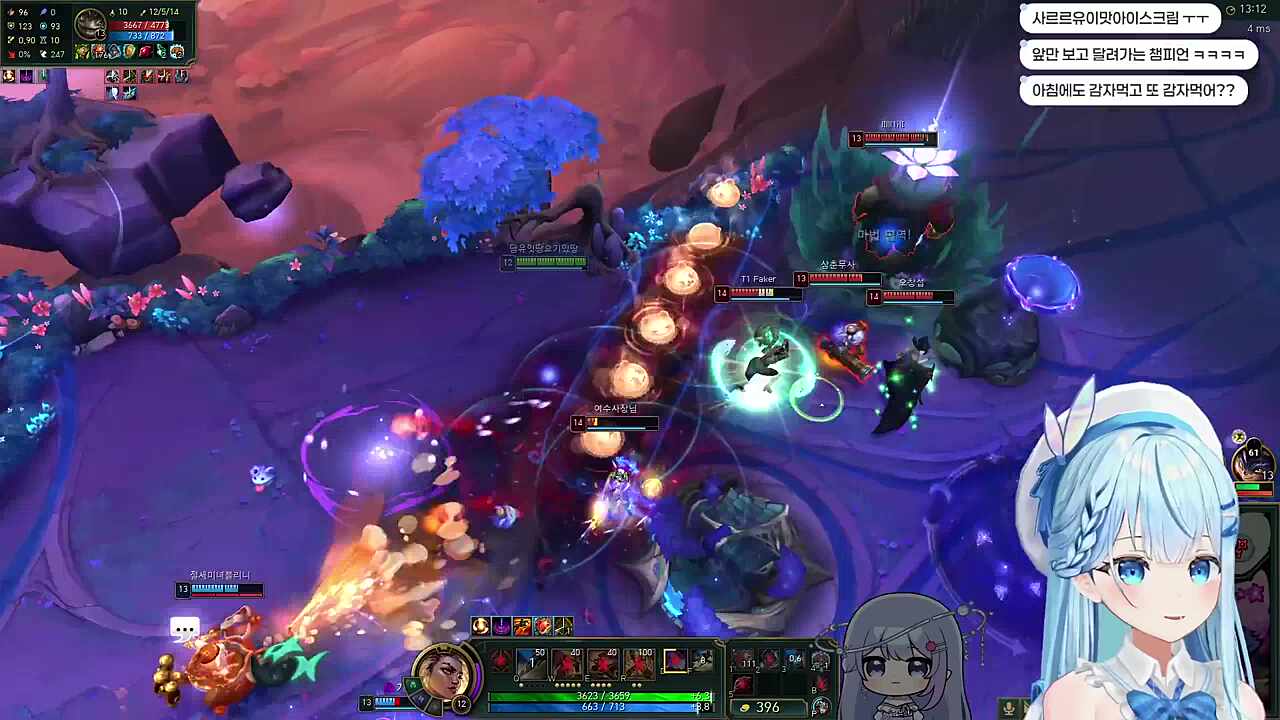Click the level 13 teammate portrait

coord(1253,462)
